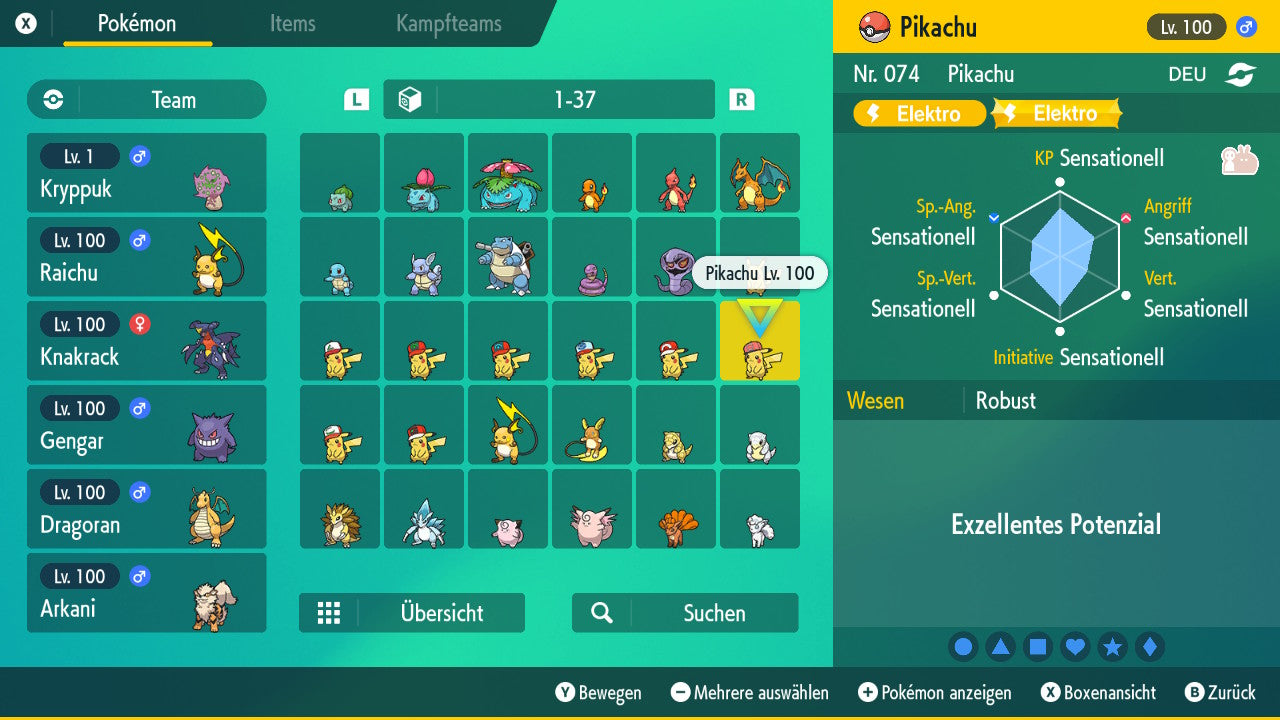Toggle the blue circle marking for Pikachu

tap(963, 646)
